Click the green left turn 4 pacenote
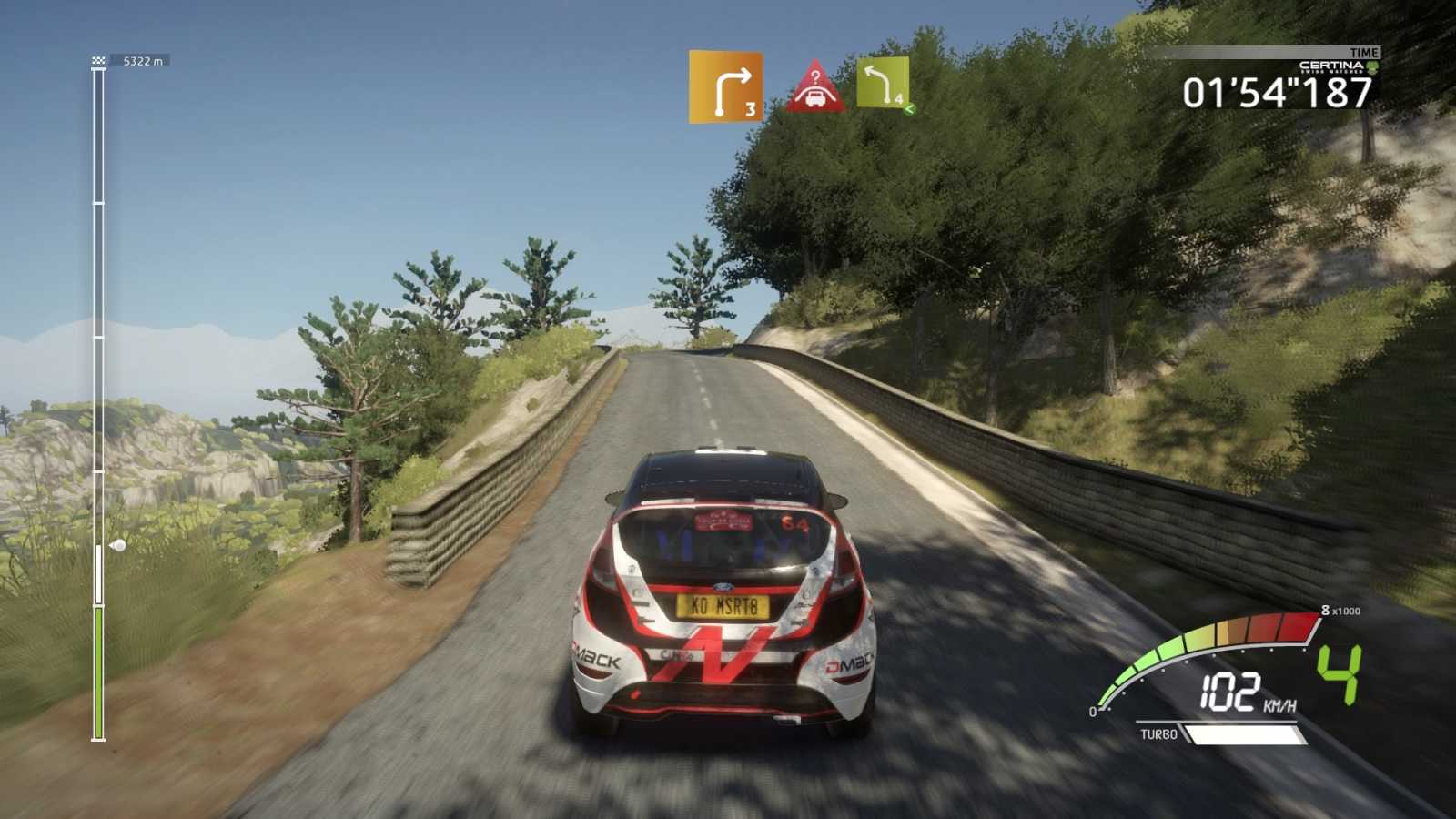Viewport: 1456px width, 819px height. [883, 85]
